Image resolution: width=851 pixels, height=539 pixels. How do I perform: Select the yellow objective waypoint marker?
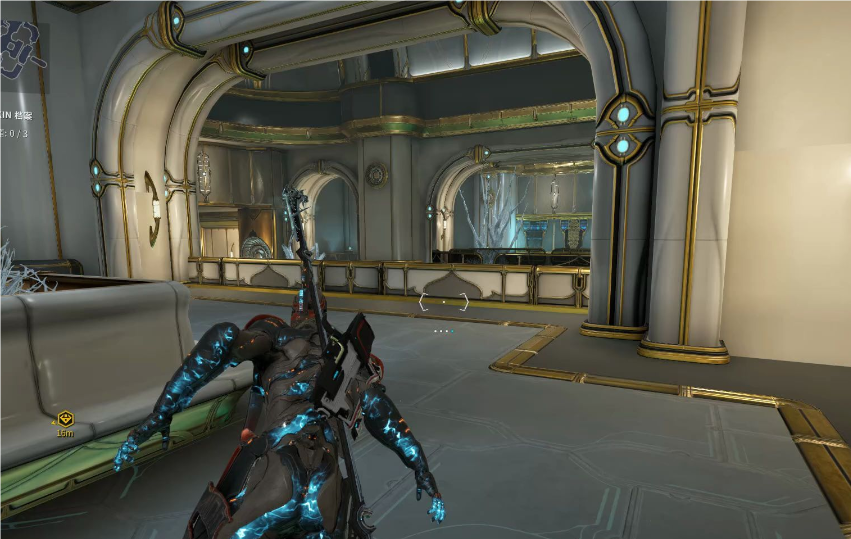tap(65, 419)
